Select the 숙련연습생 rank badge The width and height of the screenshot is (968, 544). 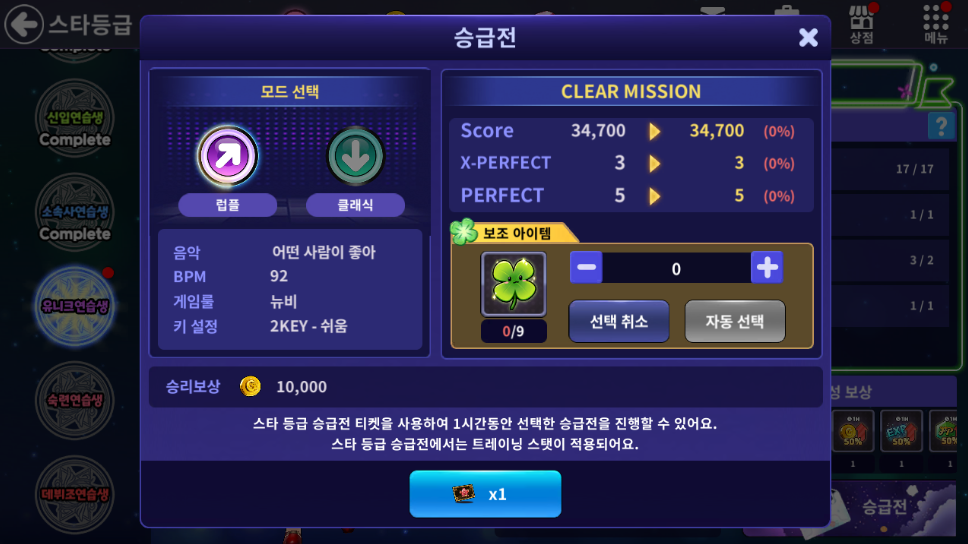(x=75, y=398)
